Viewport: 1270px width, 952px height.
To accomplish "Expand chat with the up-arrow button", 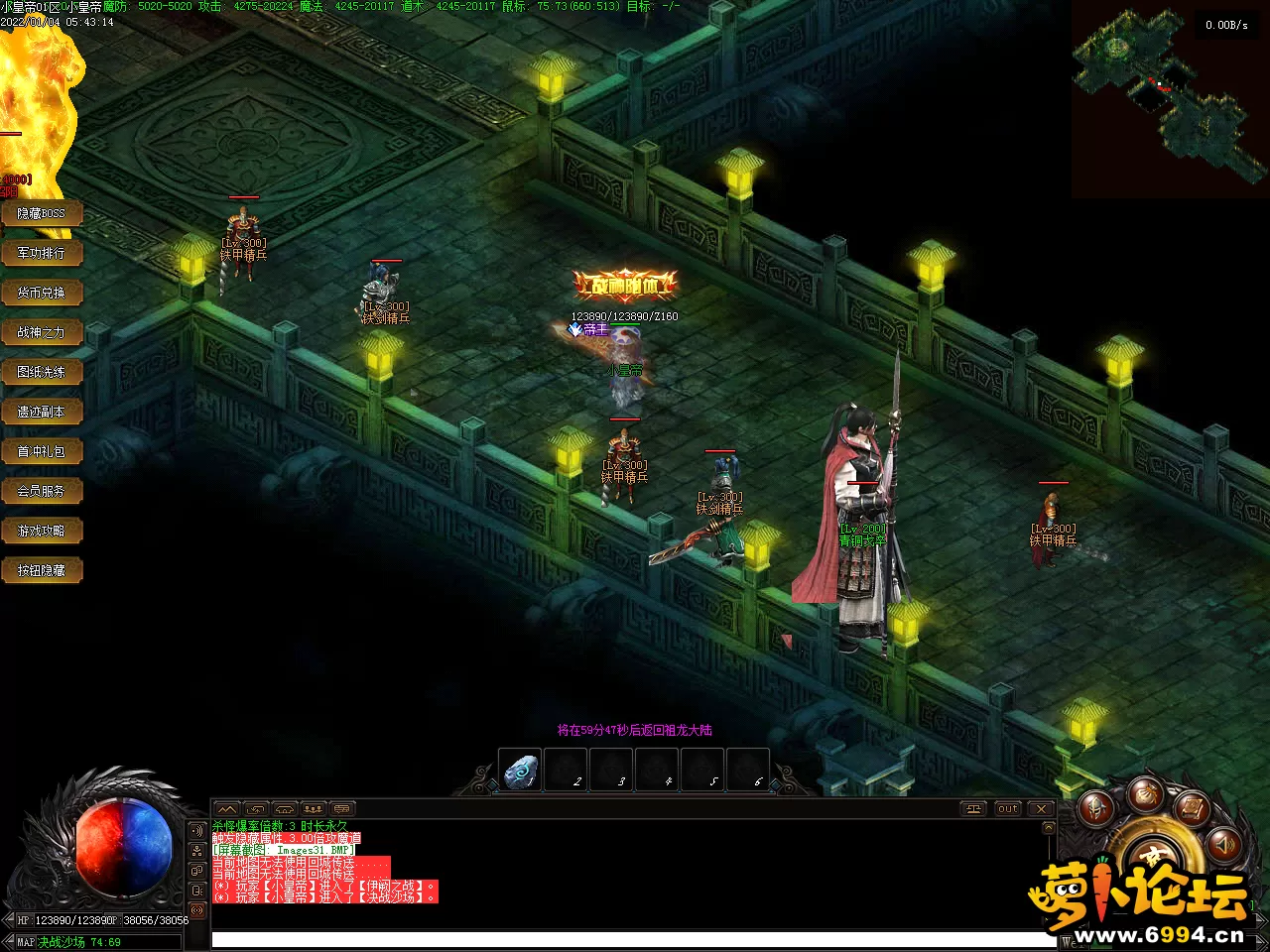I will point(227,808).
